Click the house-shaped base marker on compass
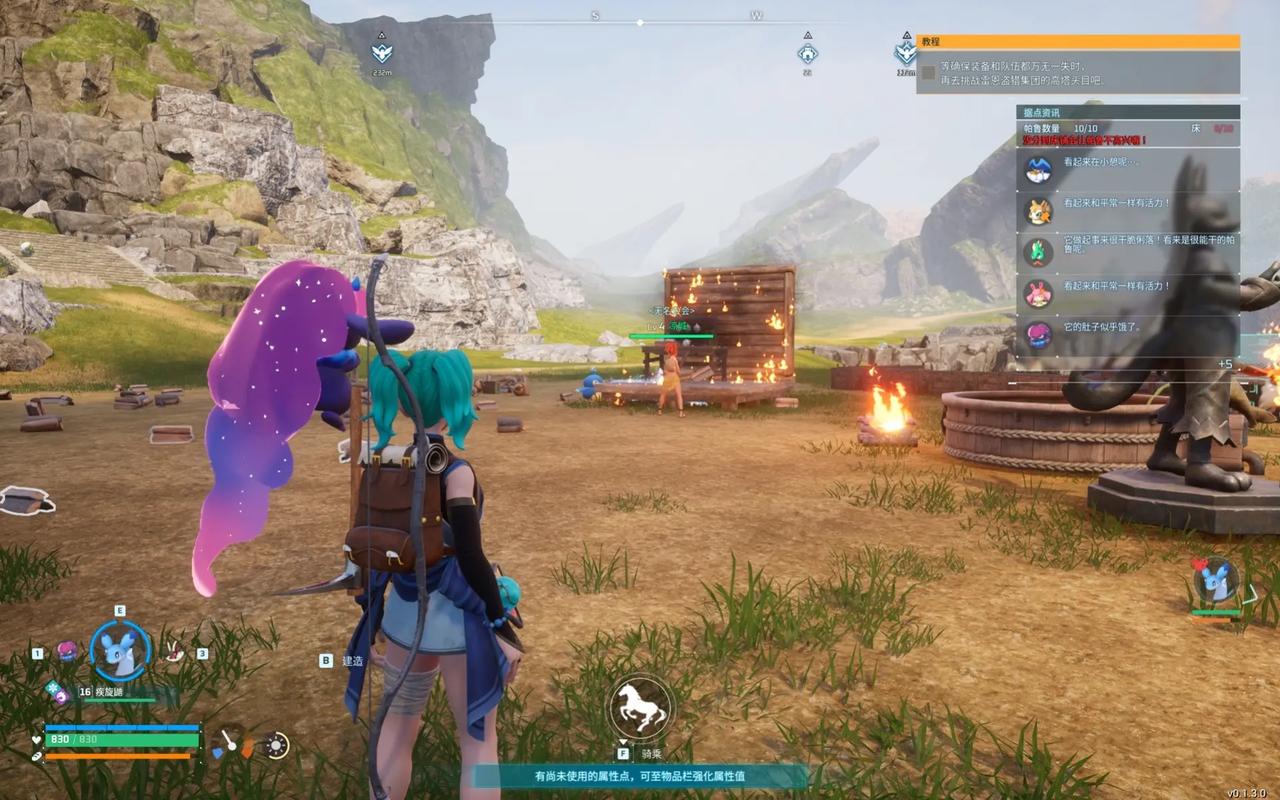1280x800 pixels. pyautogui.click(x=808, y=52)
